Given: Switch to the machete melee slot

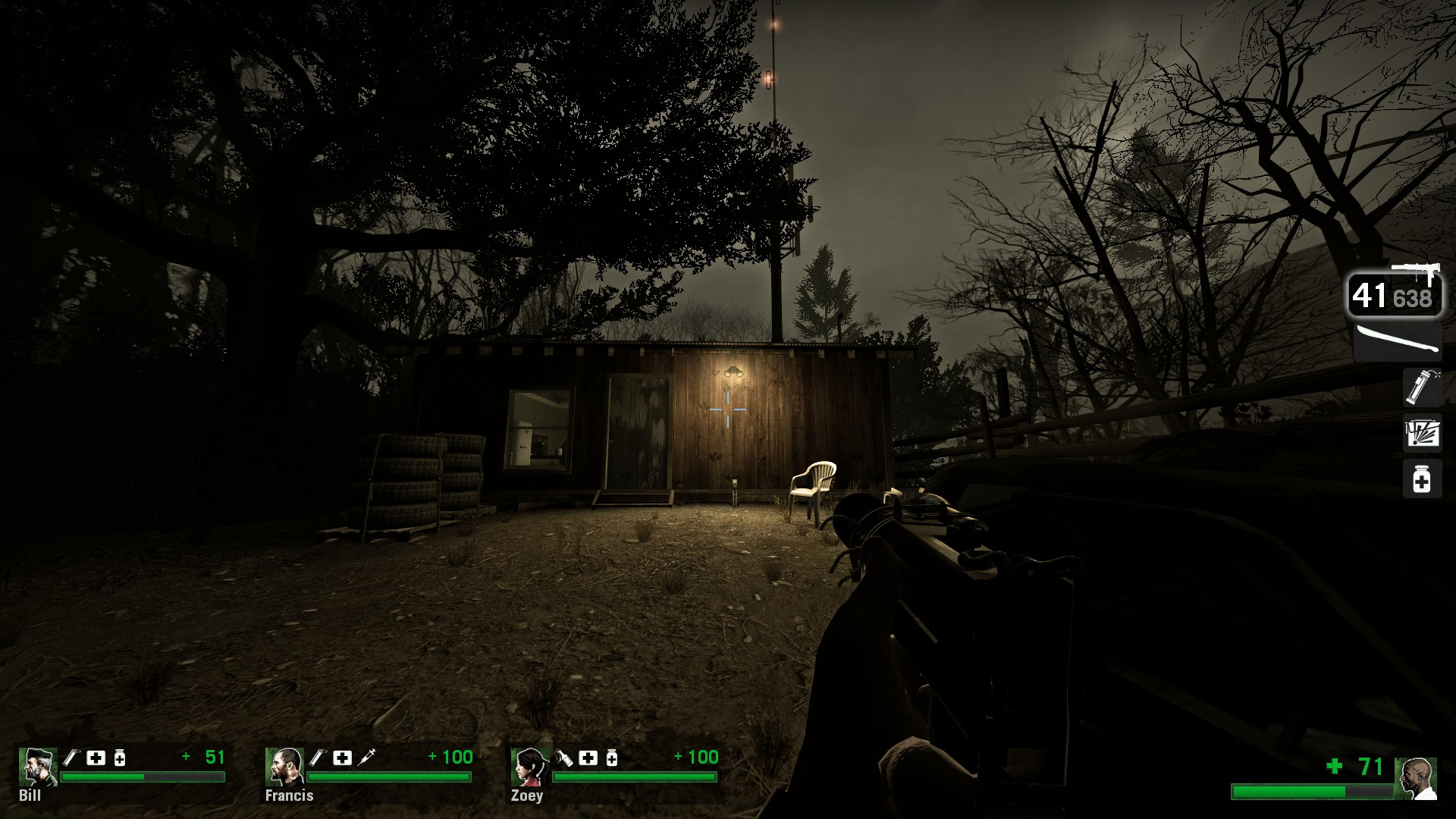Looking at the screenshot, I should pos(1397,342).
